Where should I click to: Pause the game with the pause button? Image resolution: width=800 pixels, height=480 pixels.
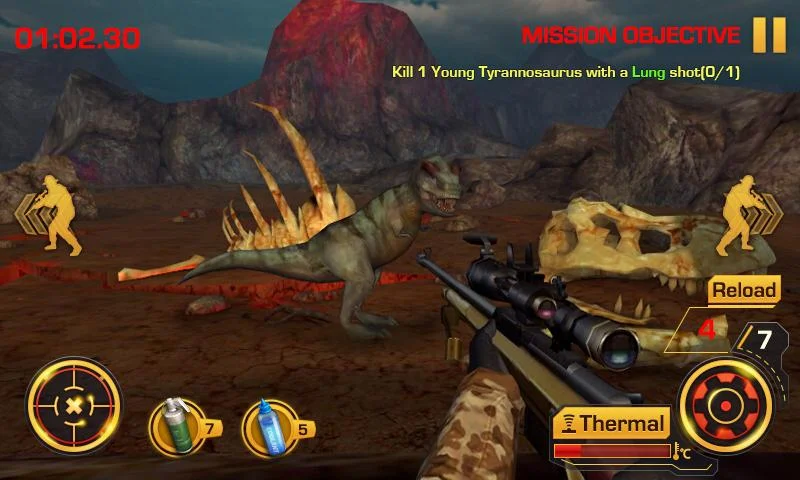[769, 35]
